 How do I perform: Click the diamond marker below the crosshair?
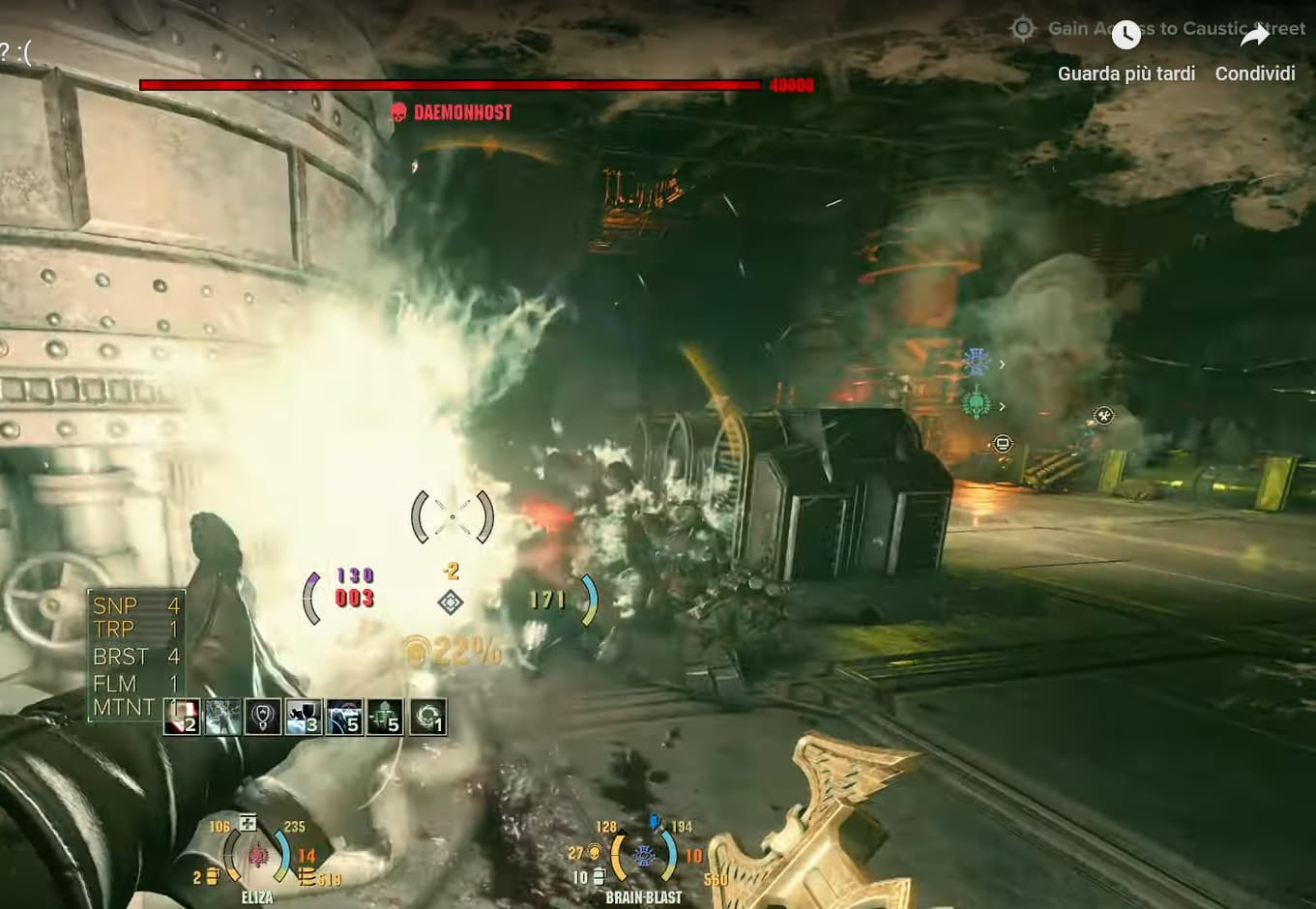click(451, 602)
